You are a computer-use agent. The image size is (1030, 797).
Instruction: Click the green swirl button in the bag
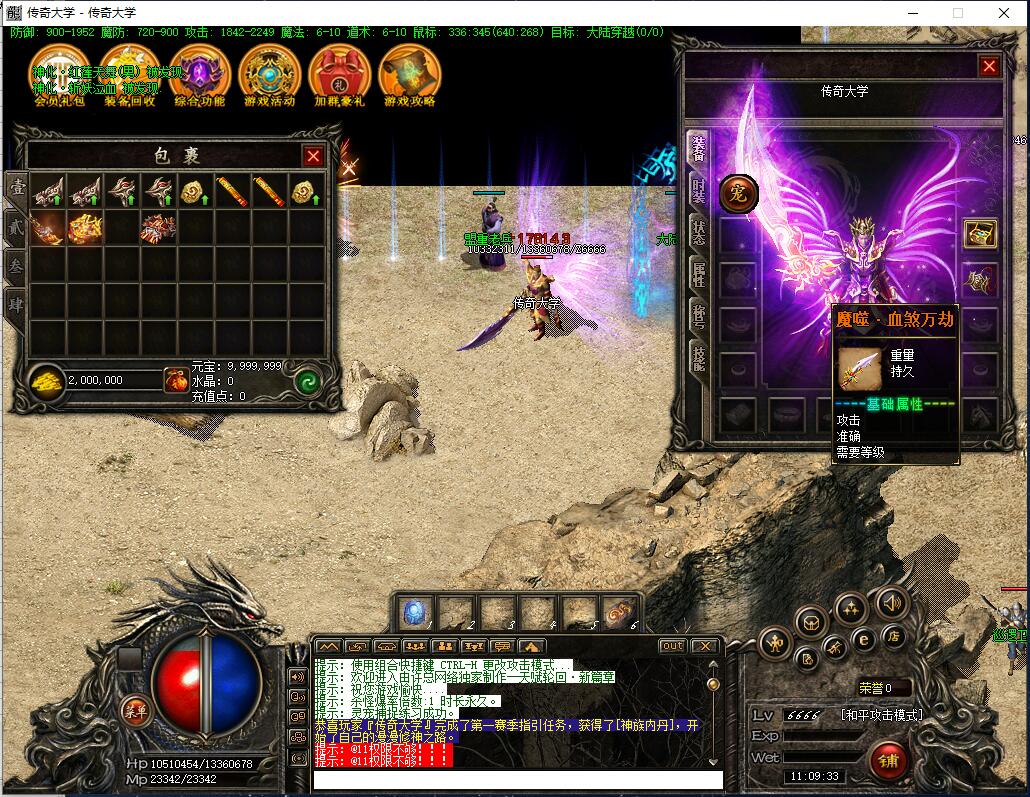pyautogui.click(x=308, y=381)
